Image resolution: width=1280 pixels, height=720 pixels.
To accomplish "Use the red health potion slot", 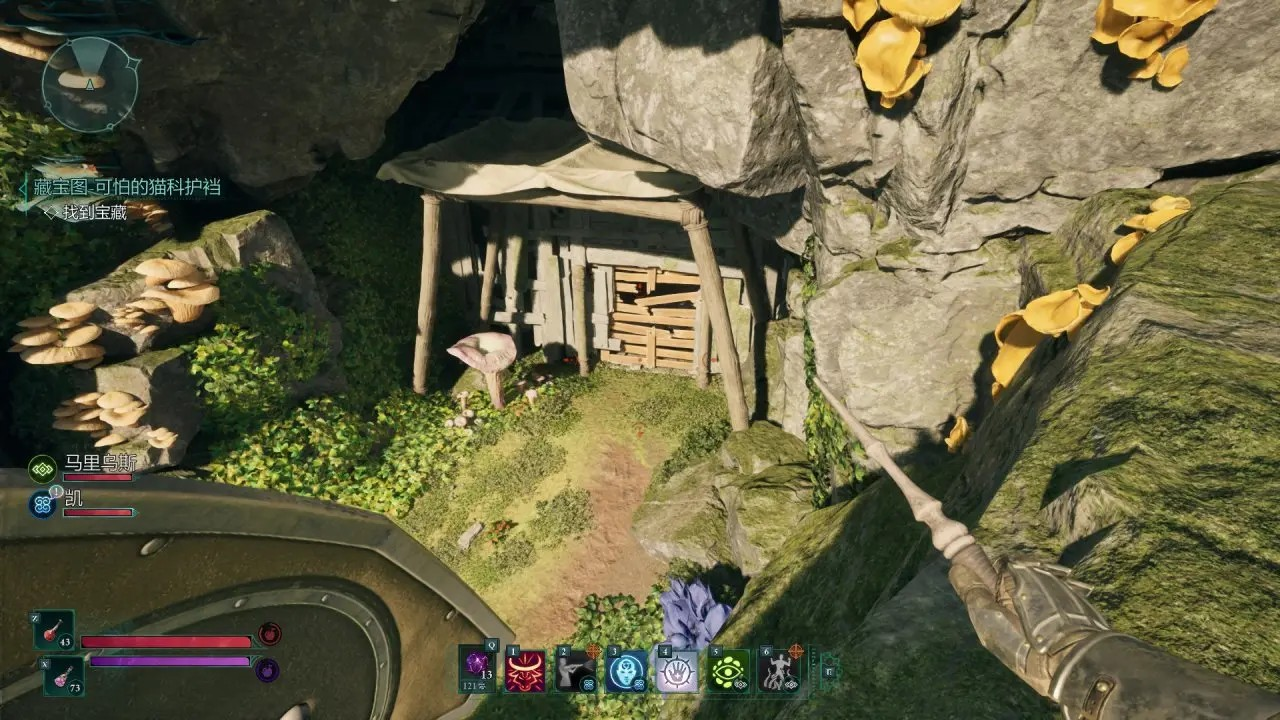I will point(54,630).
